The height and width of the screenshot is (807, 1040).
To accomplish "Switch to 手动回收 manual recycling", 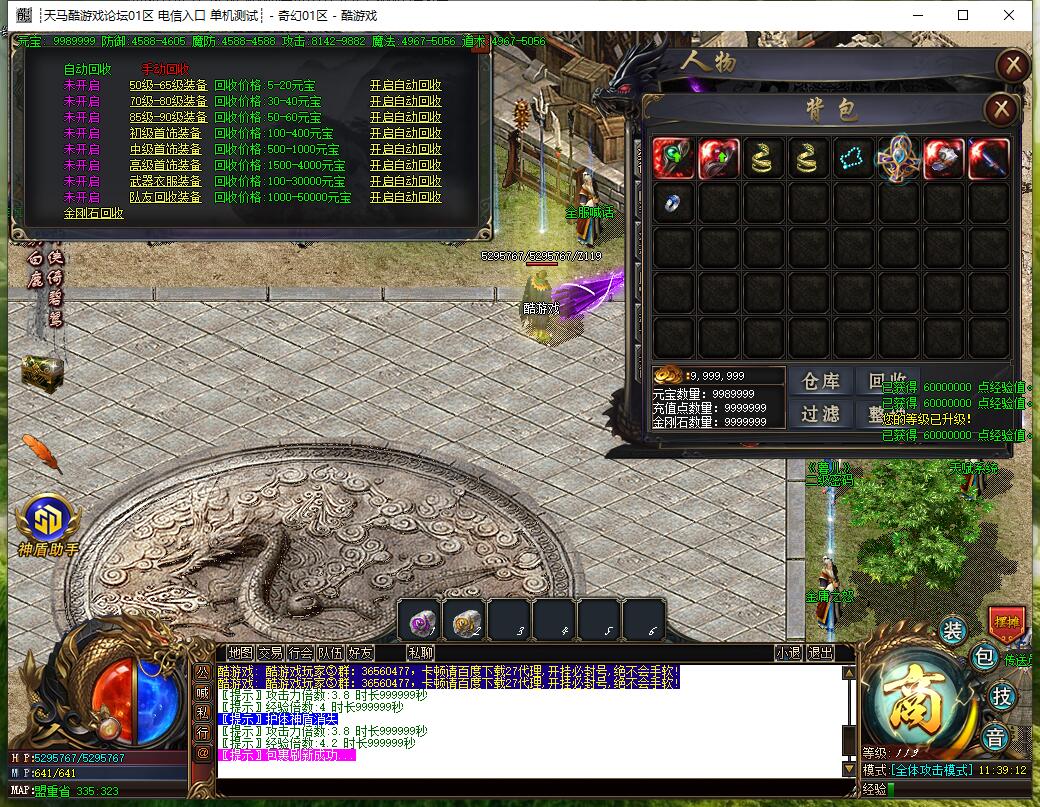I will pyautogui.click(x=165, y=69).
